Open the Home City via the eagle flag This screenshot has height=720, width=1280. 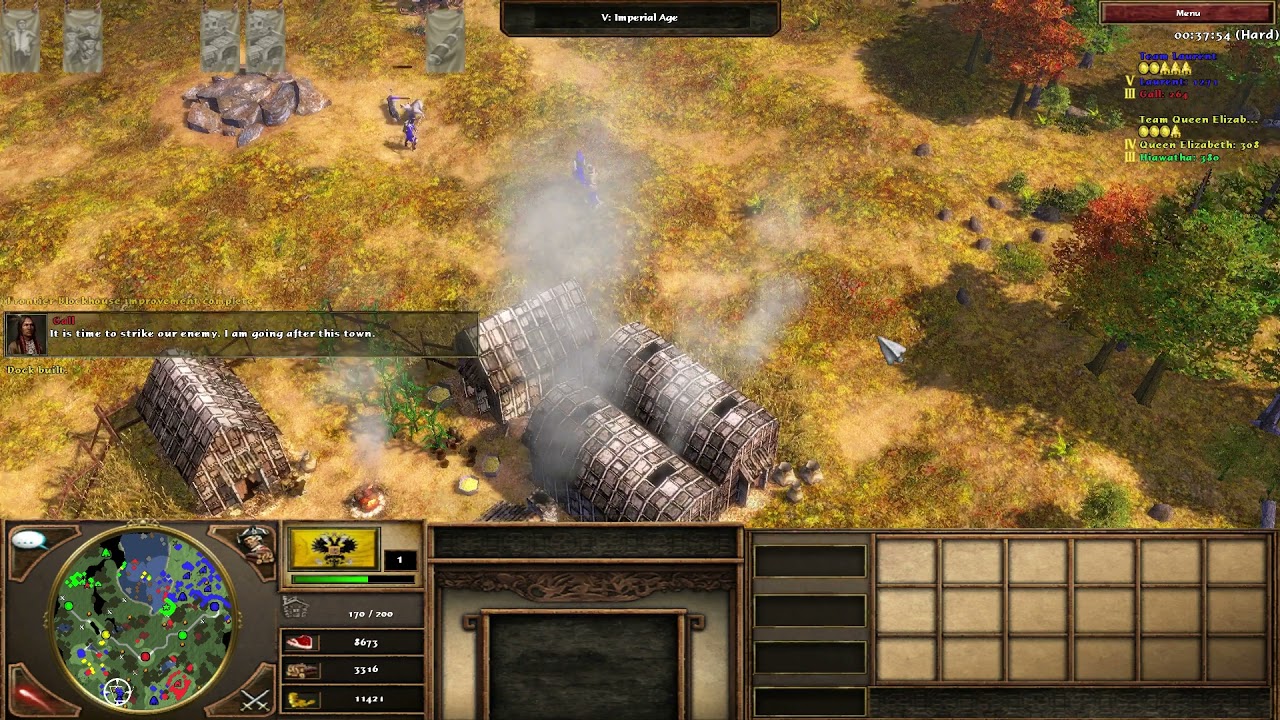pos(333,549)
